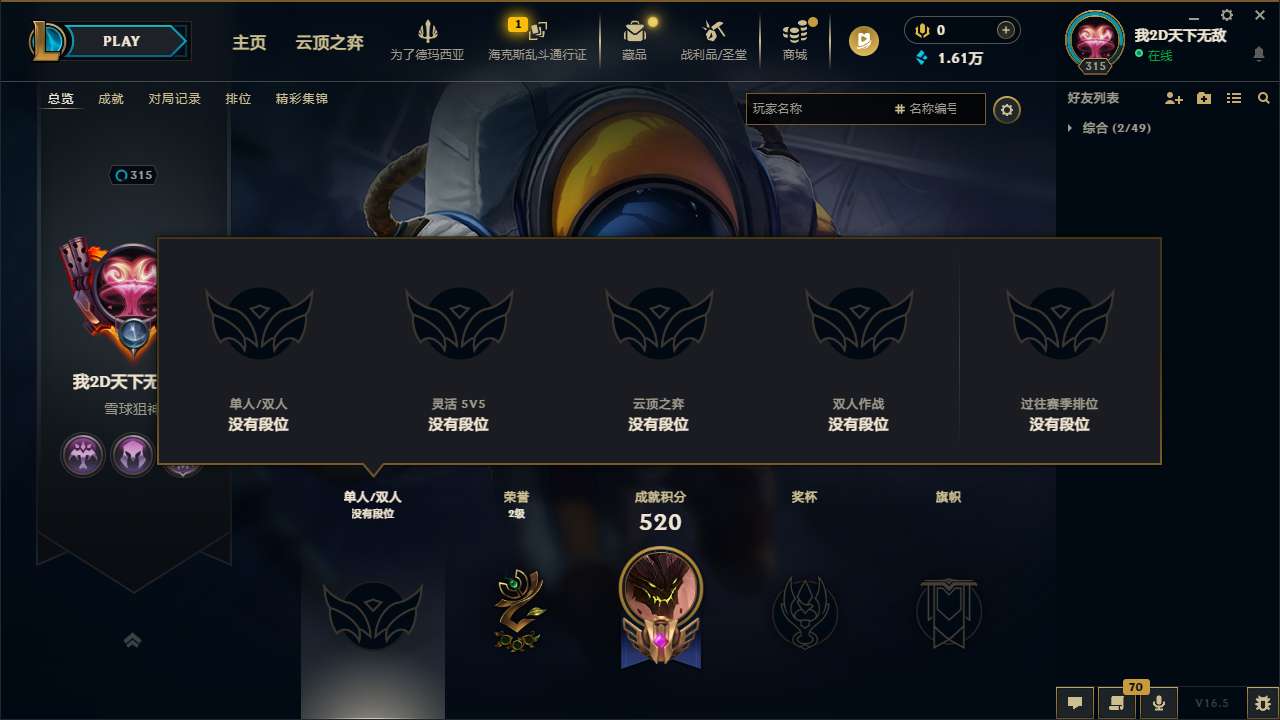Viewport: 1280px width, 720px height.
Task: Open the 藏品 collection panel
Action: pyautogui.click(x=635, y=41)
